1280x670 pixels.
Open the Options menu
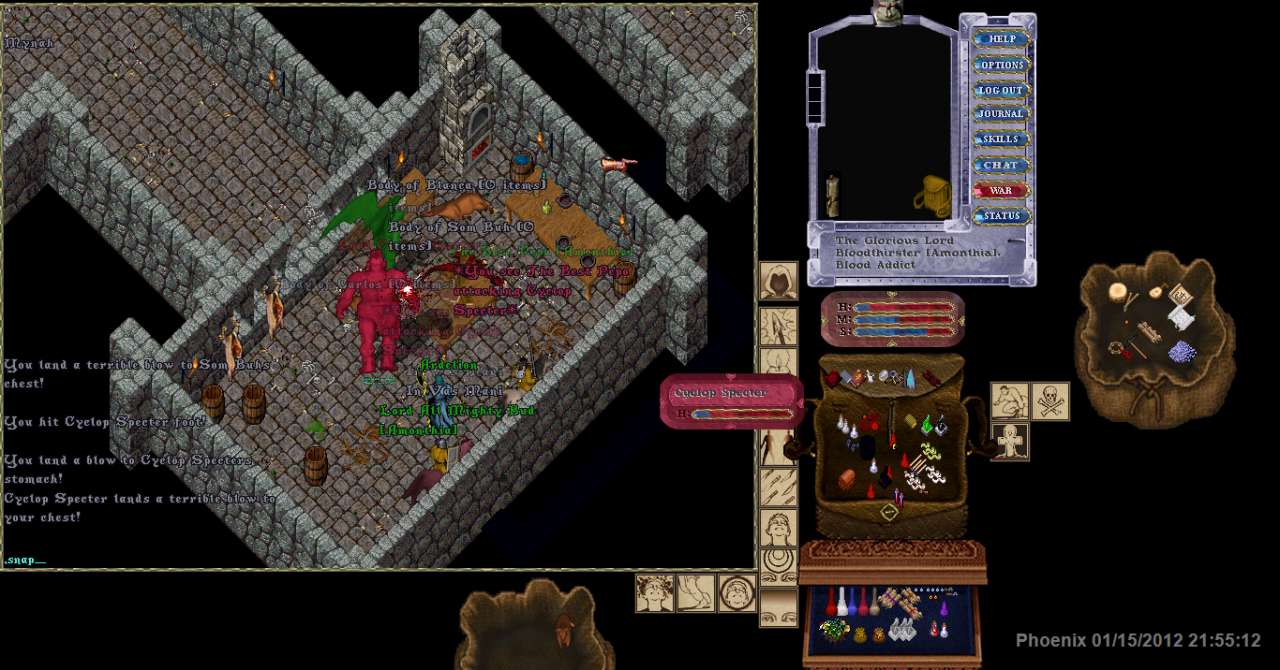coord(1001,65)
